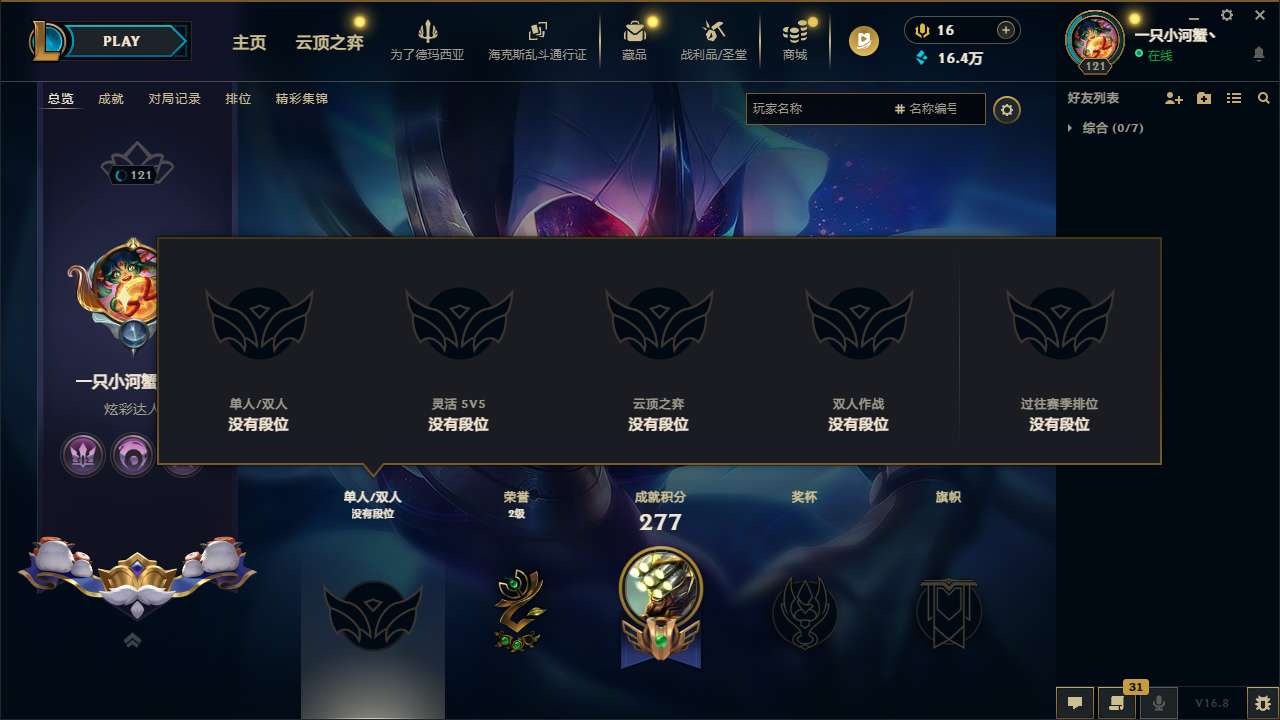The image size is (1280, 720).
Task: Open the 商城 store
Action: click(795, 40)
